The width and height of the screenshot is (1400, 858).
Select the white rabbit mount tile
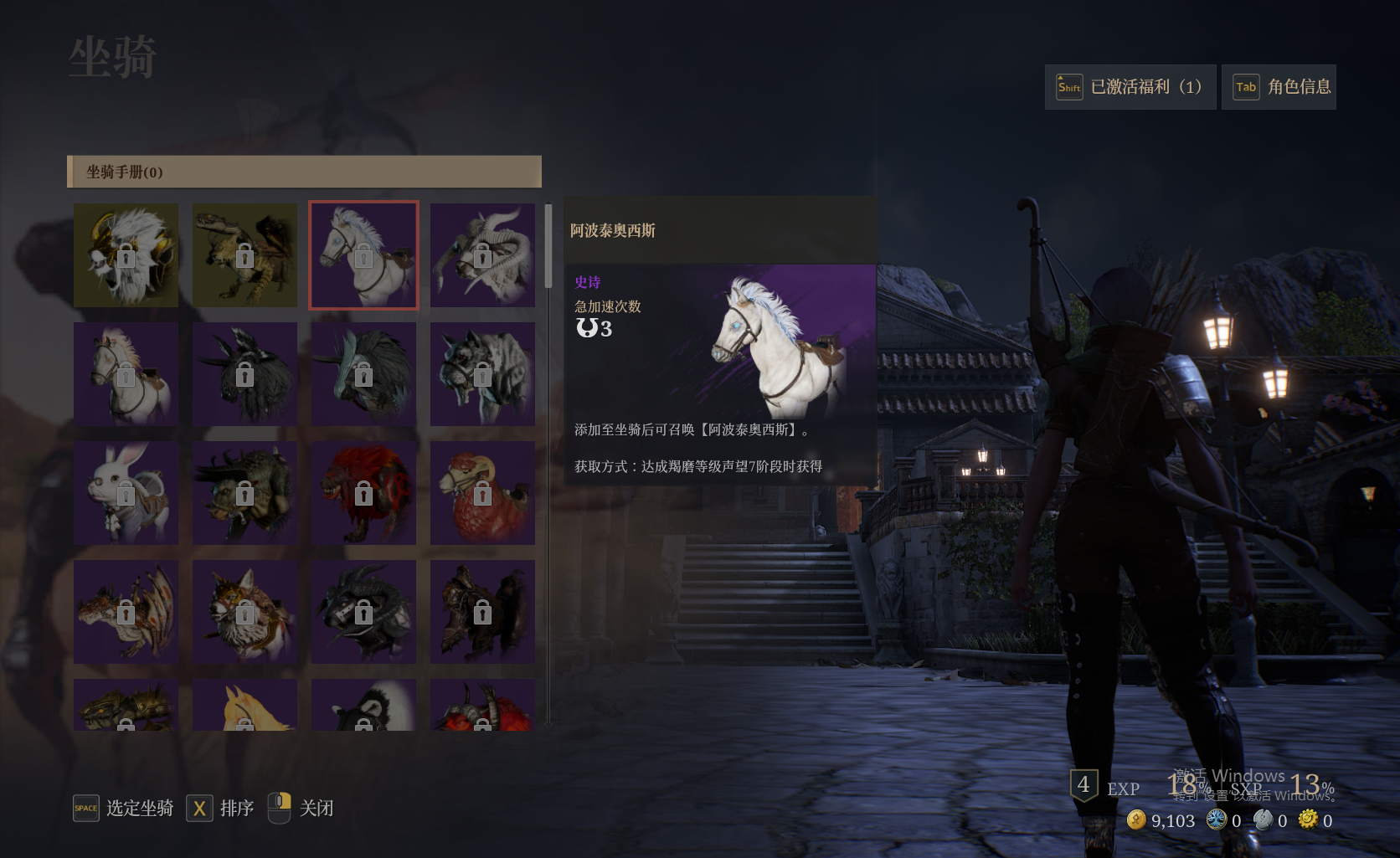point(126,493)
